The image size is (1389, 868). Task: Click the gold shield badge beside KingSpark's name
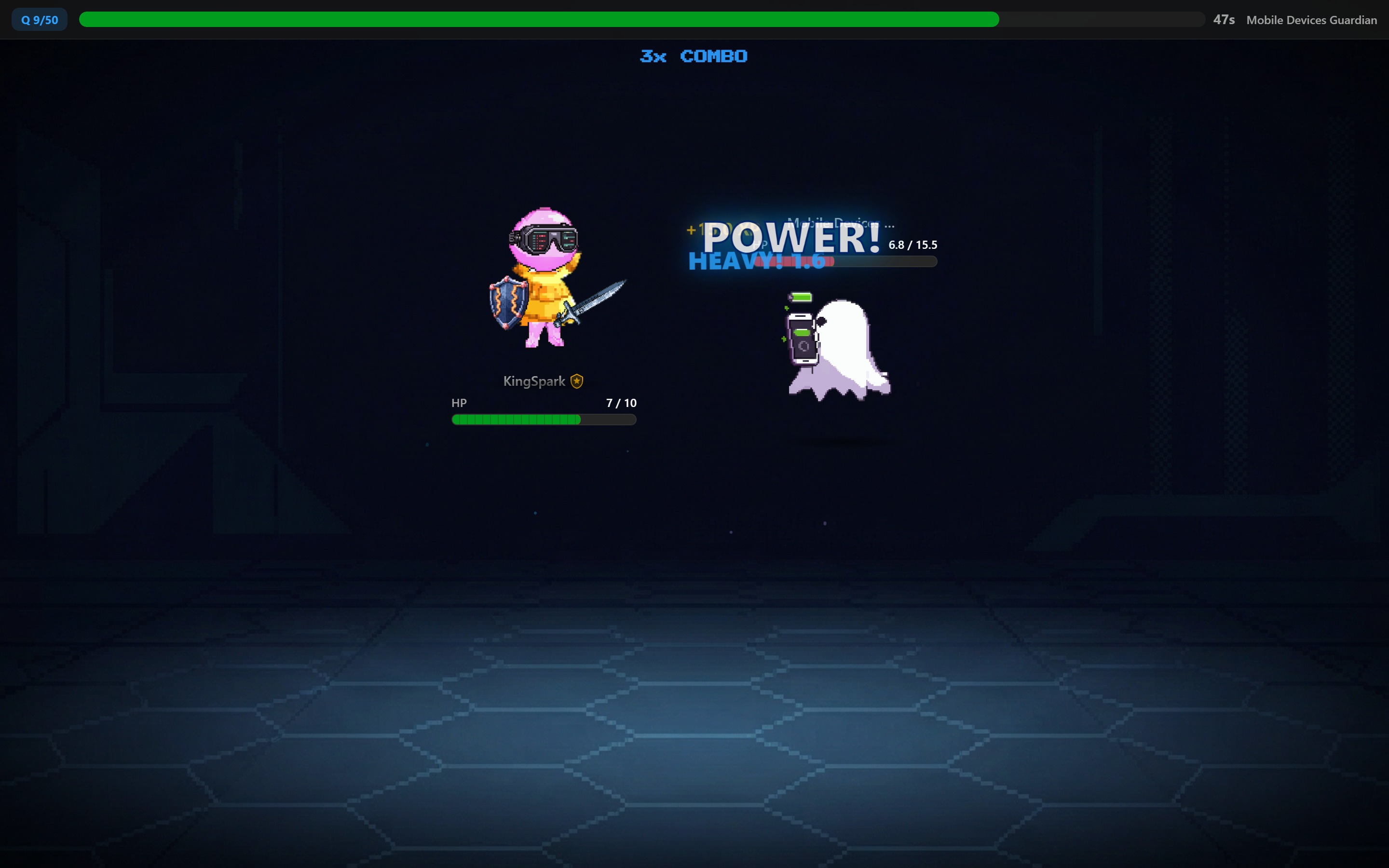pyautogui.click(x=576, y=380)
